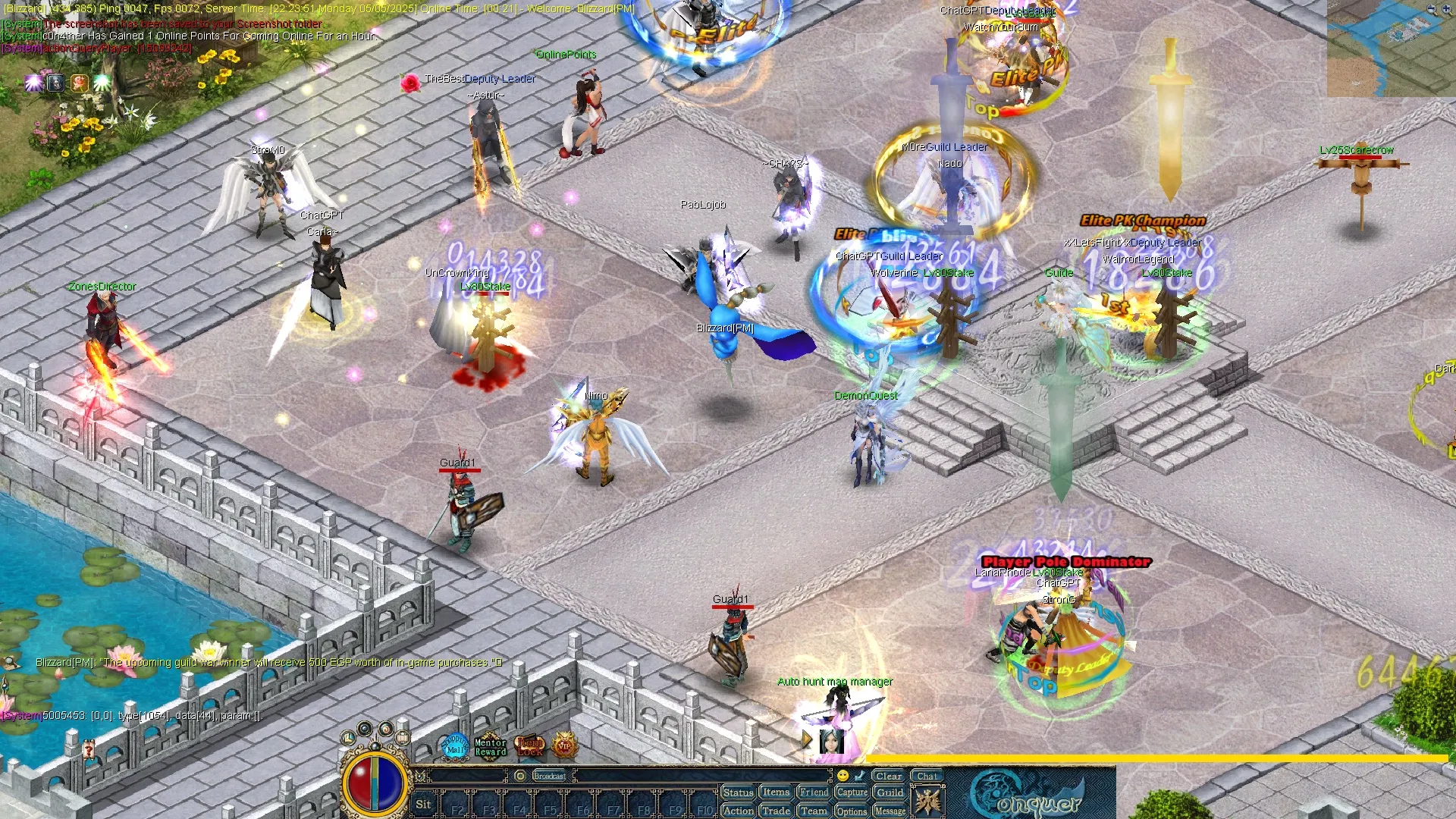Open the Message panel
The width and height of the screenshot is (1456, 819).
890,811
